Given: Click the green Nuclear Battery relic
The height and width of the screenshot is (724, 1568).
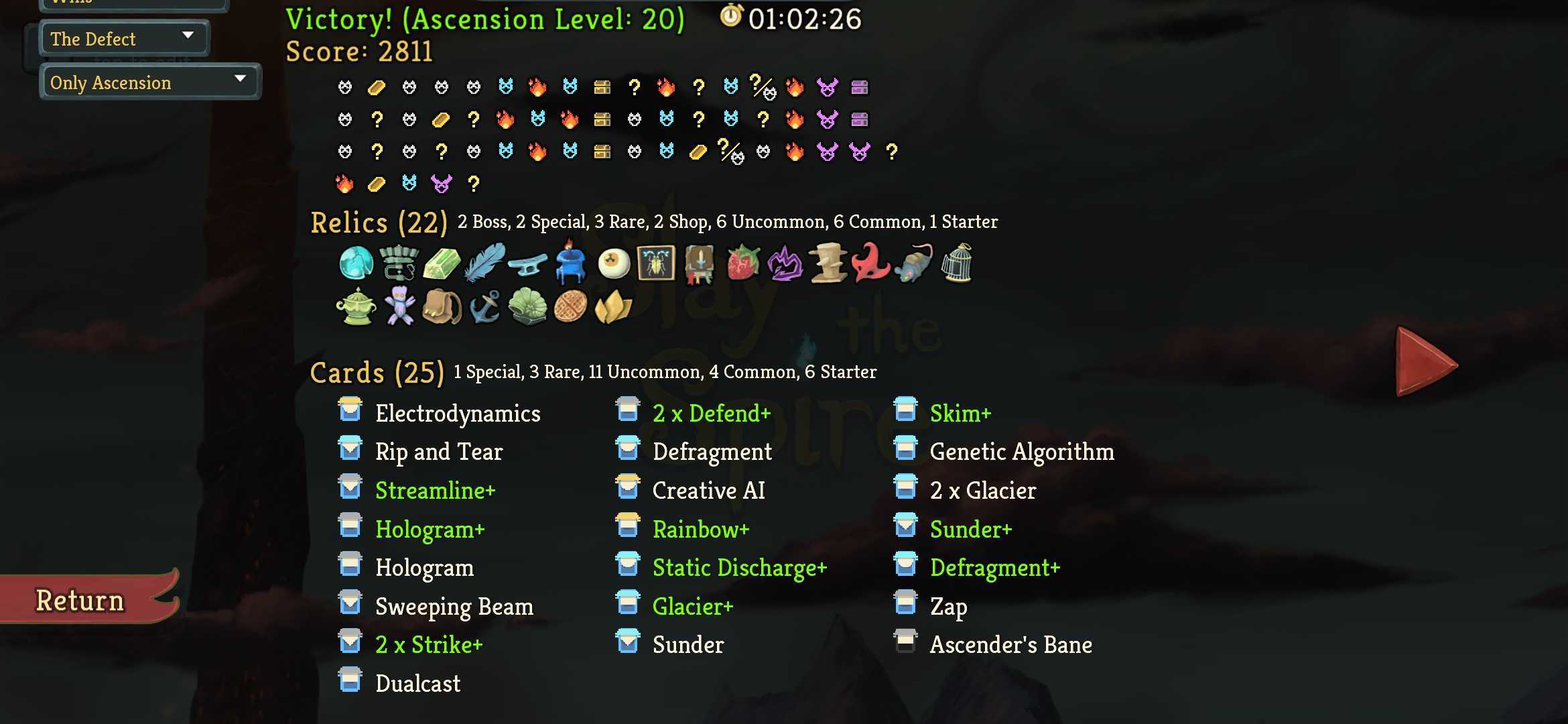Looking at the screenshot, I should pyautogui.click(x=442, y=263).
